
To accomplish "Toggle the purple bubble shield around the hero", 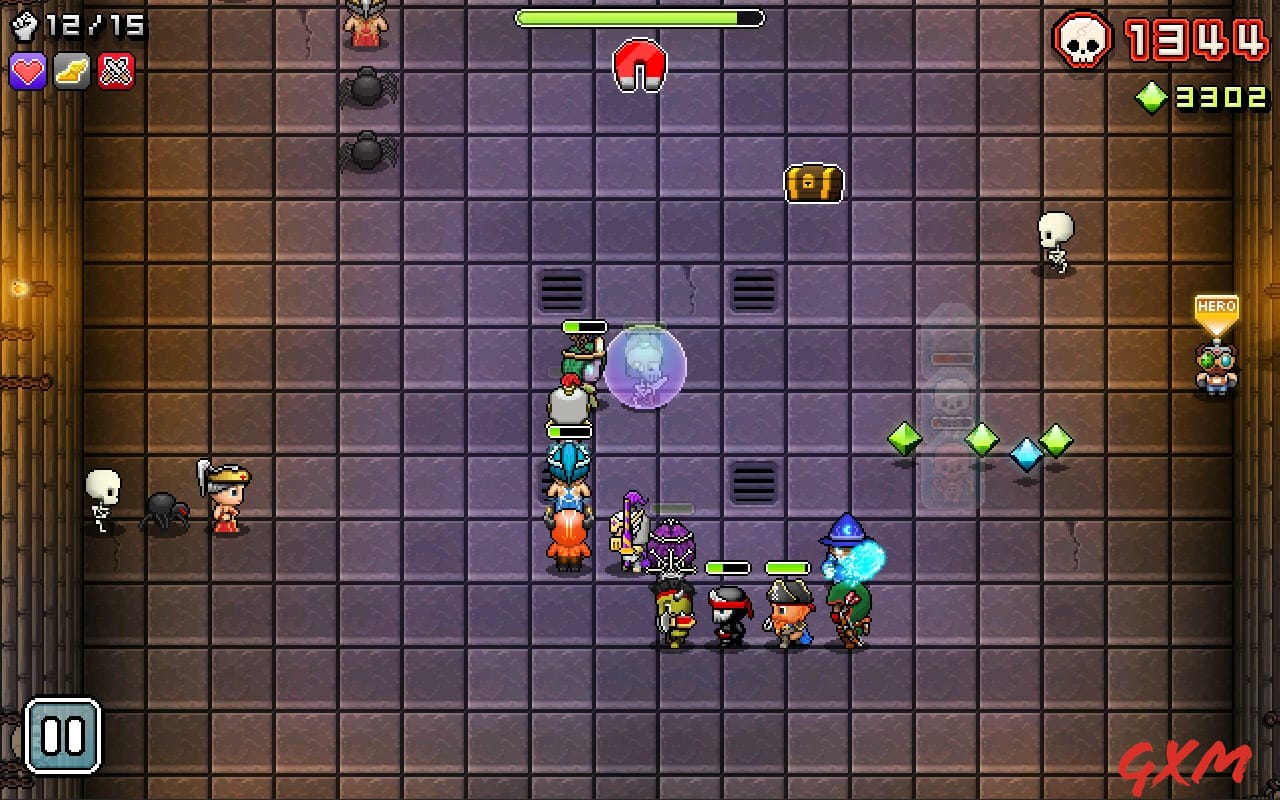I will point(648,368).
